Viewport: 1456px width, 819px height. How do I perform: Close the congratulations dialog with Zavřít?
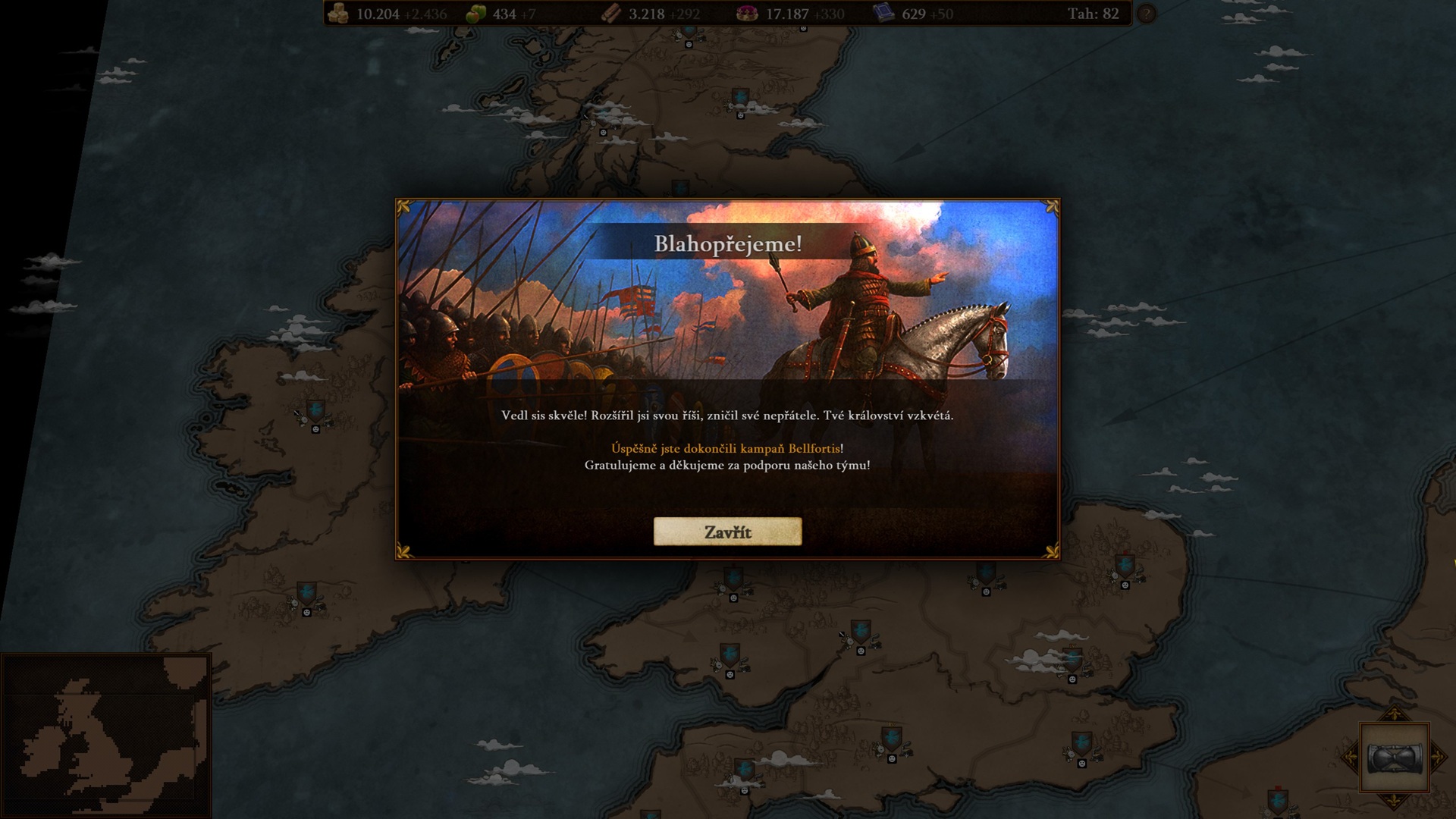[x=727, y=532]
